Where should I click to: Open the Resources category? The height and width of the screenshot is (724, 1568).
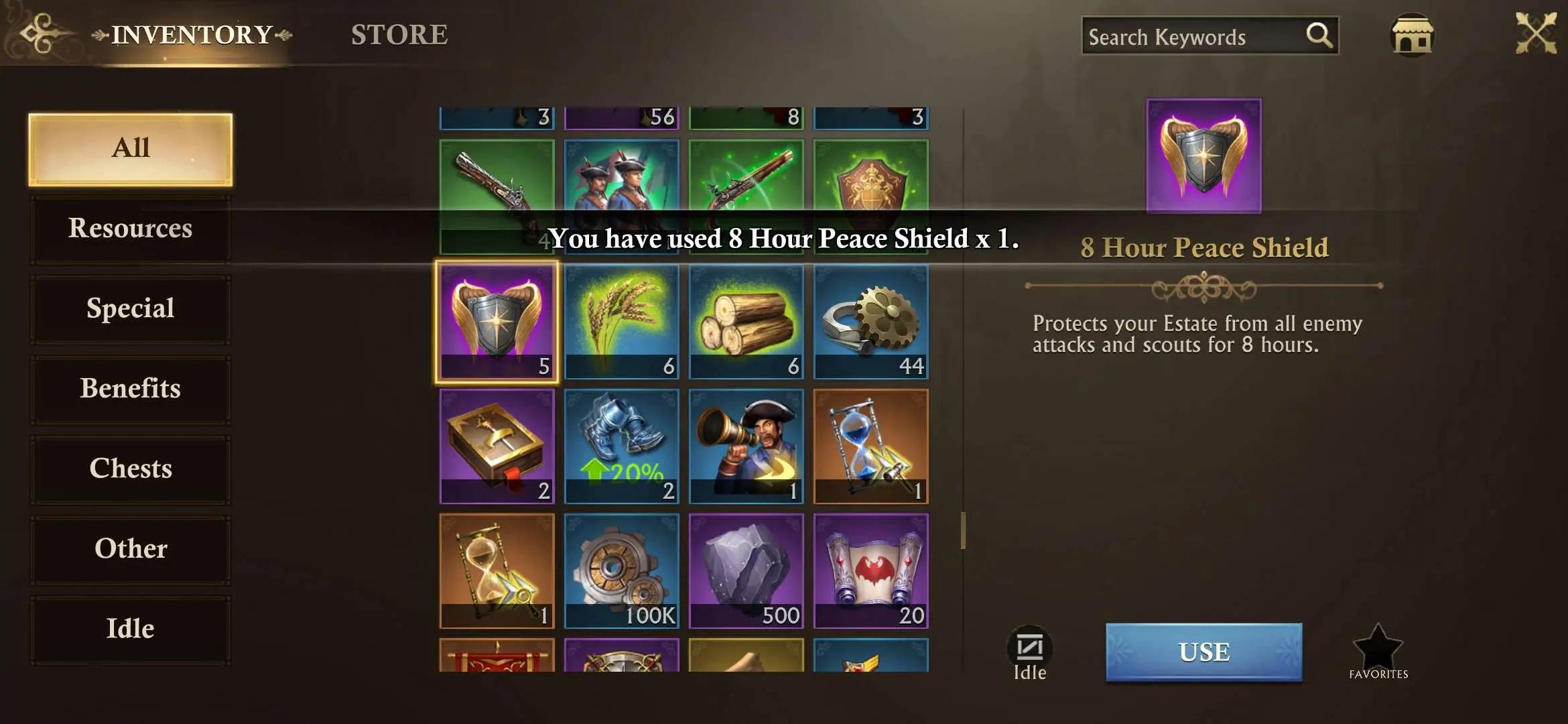130,229
